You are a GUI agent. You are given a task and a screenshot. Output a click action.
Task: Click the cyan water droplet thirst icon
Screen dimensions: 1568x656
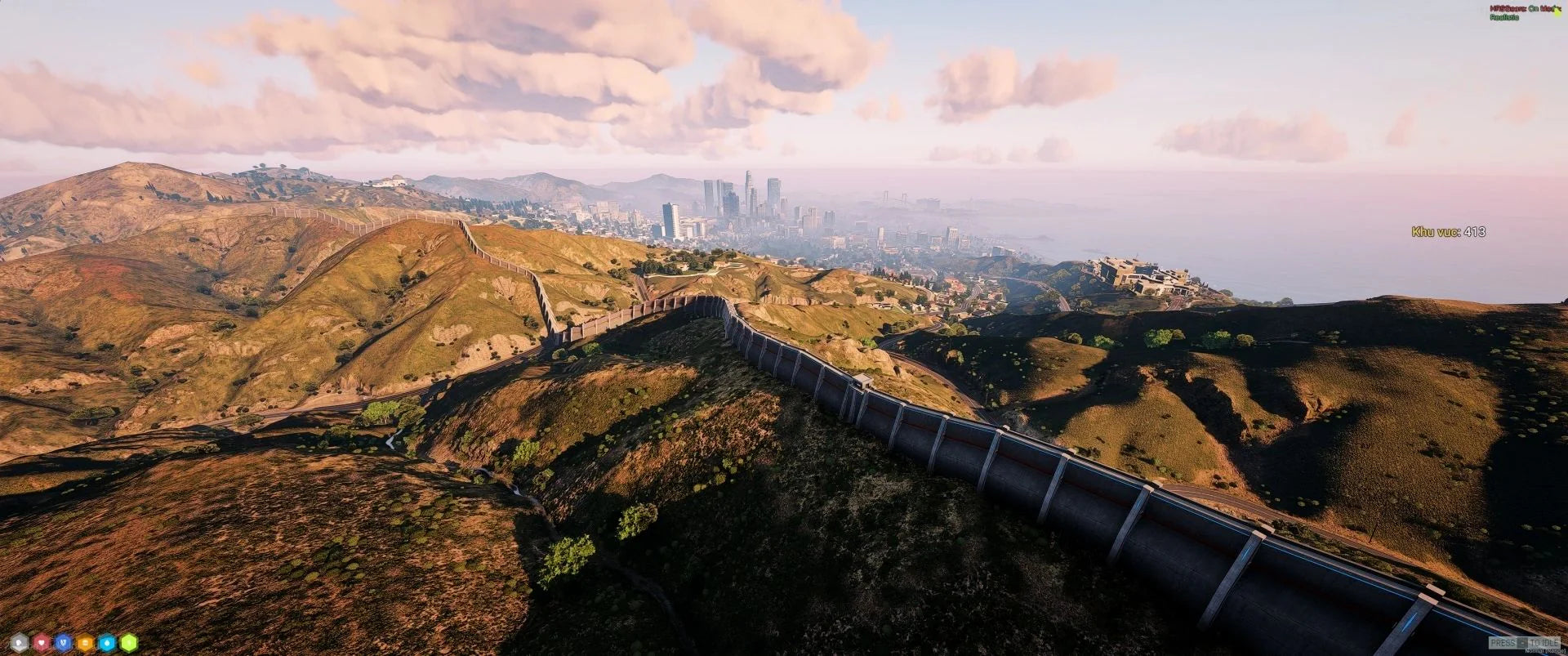(x=107, y=643)
